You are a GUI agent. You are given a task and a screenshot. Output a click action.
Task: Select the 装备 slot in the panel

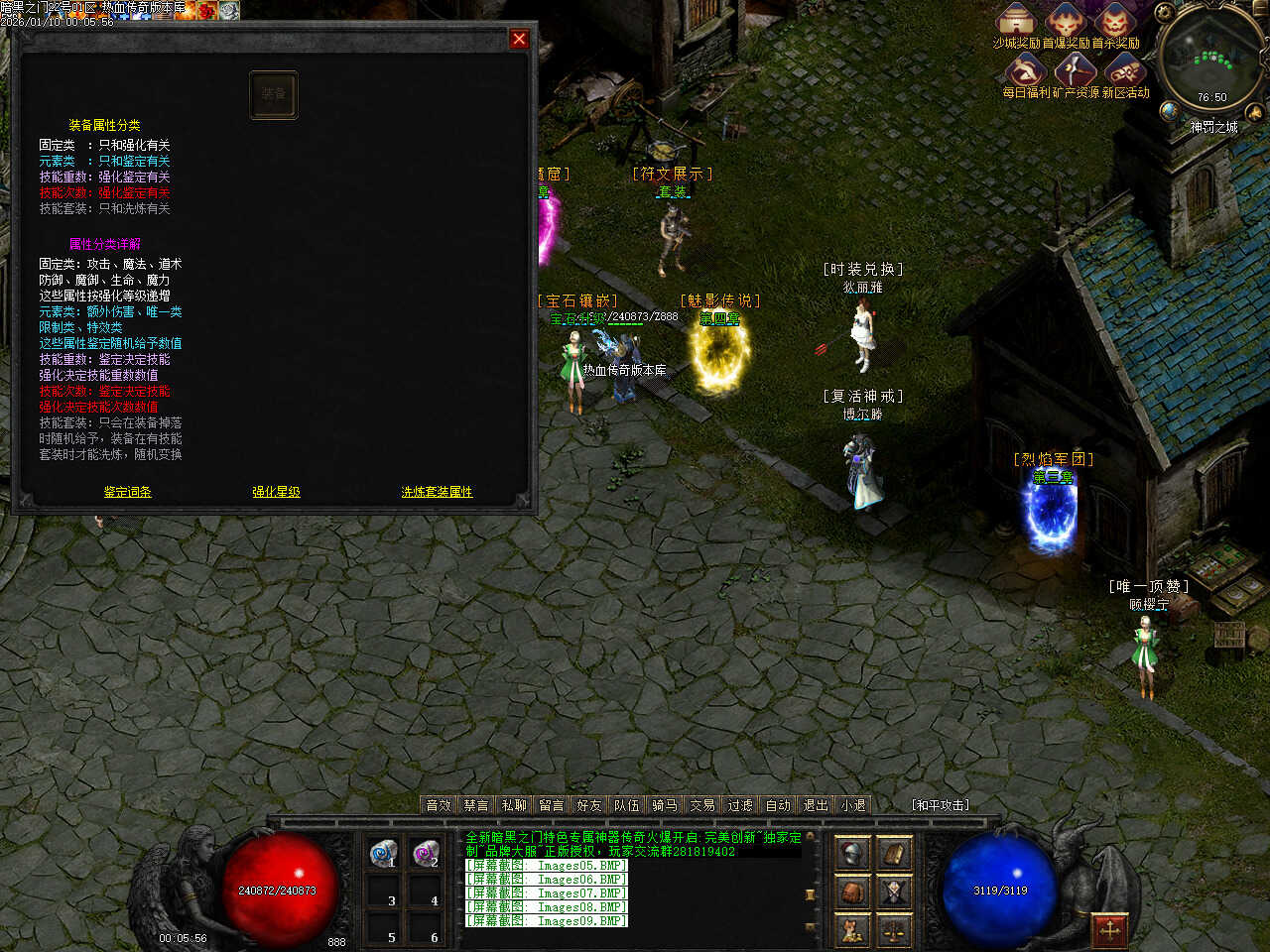coord(273,94)
